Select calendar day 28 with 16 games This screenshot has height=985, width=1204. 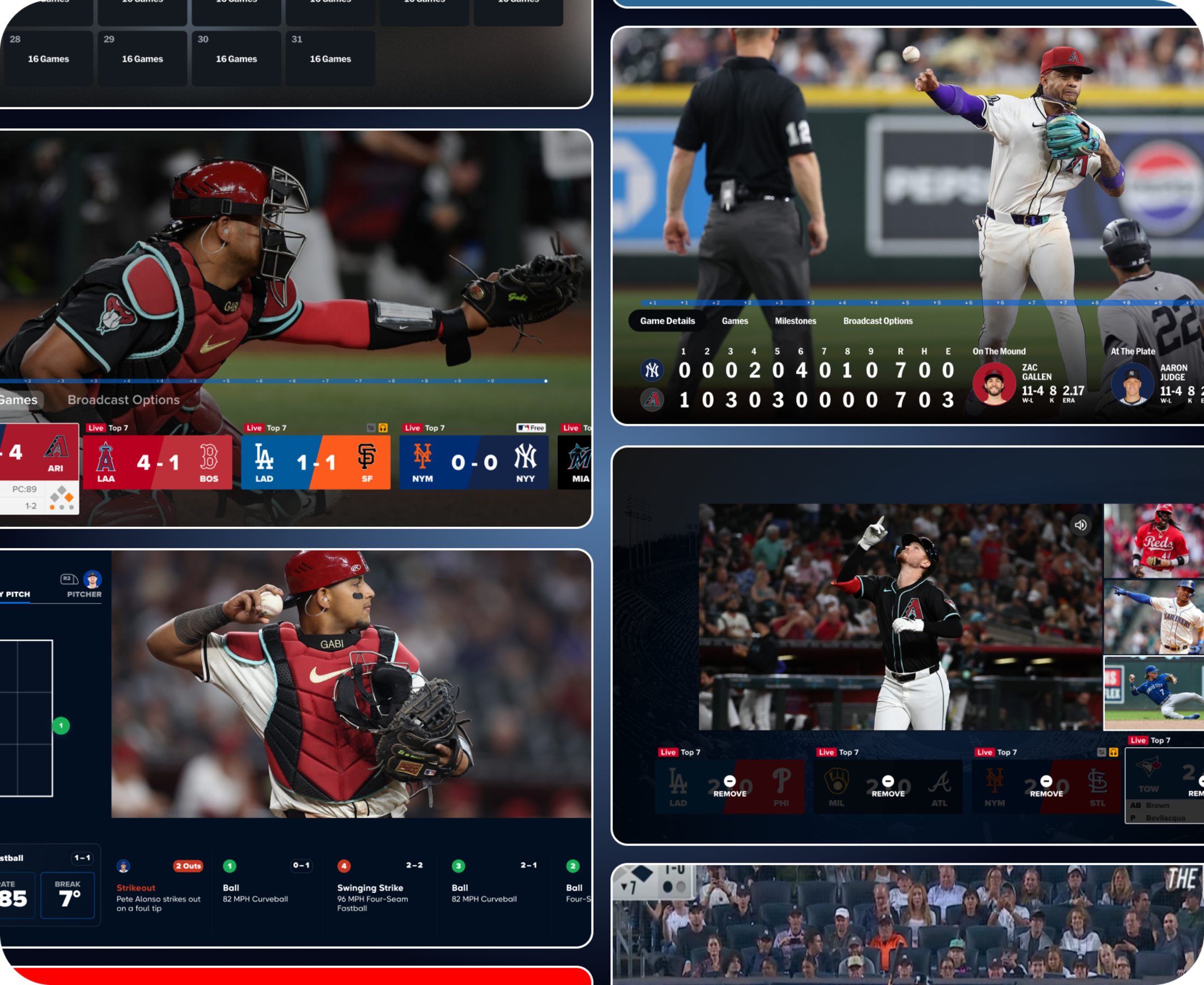tap(48, 58)
